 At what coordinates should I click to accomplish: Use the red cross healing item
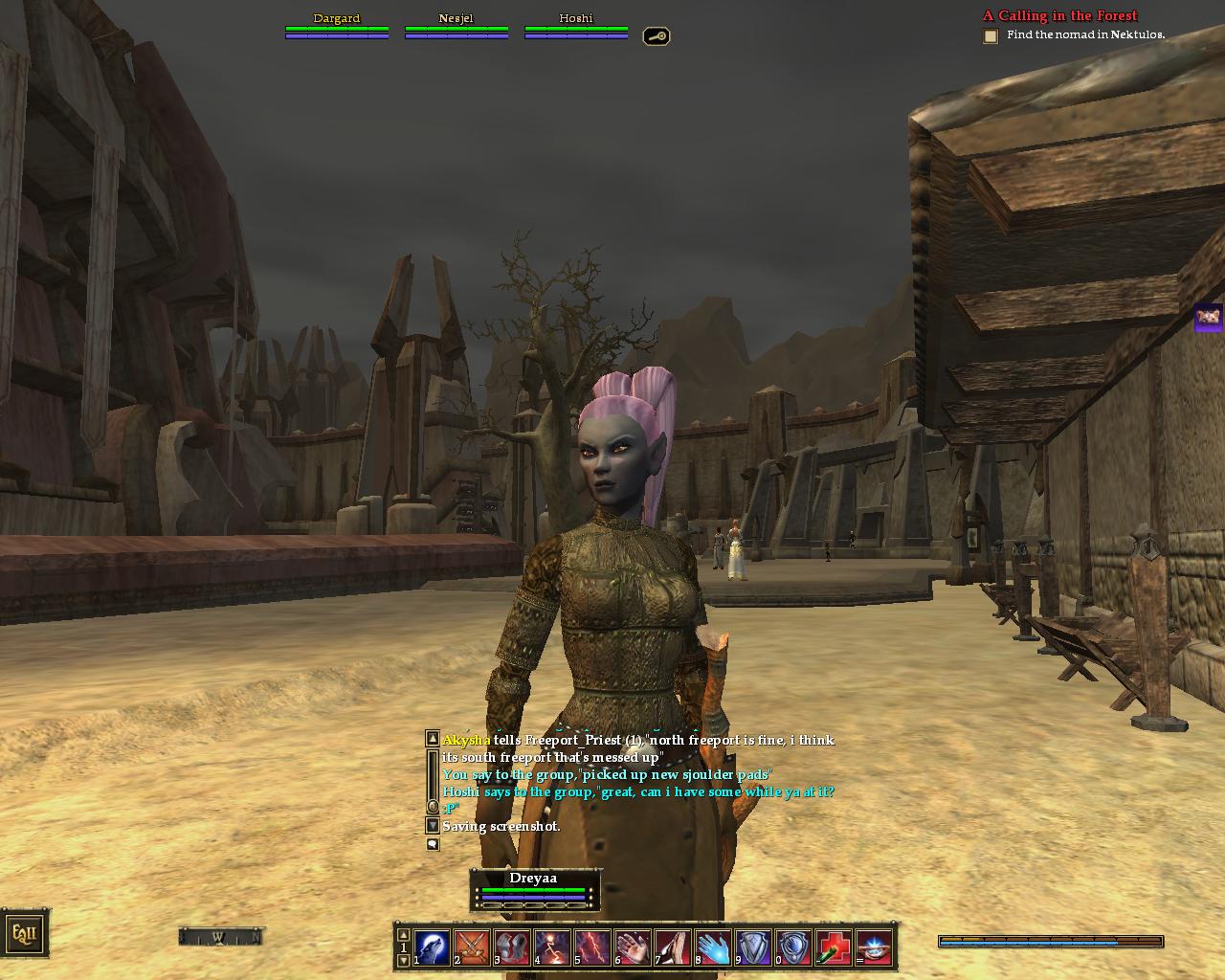(x=834, y=947)
